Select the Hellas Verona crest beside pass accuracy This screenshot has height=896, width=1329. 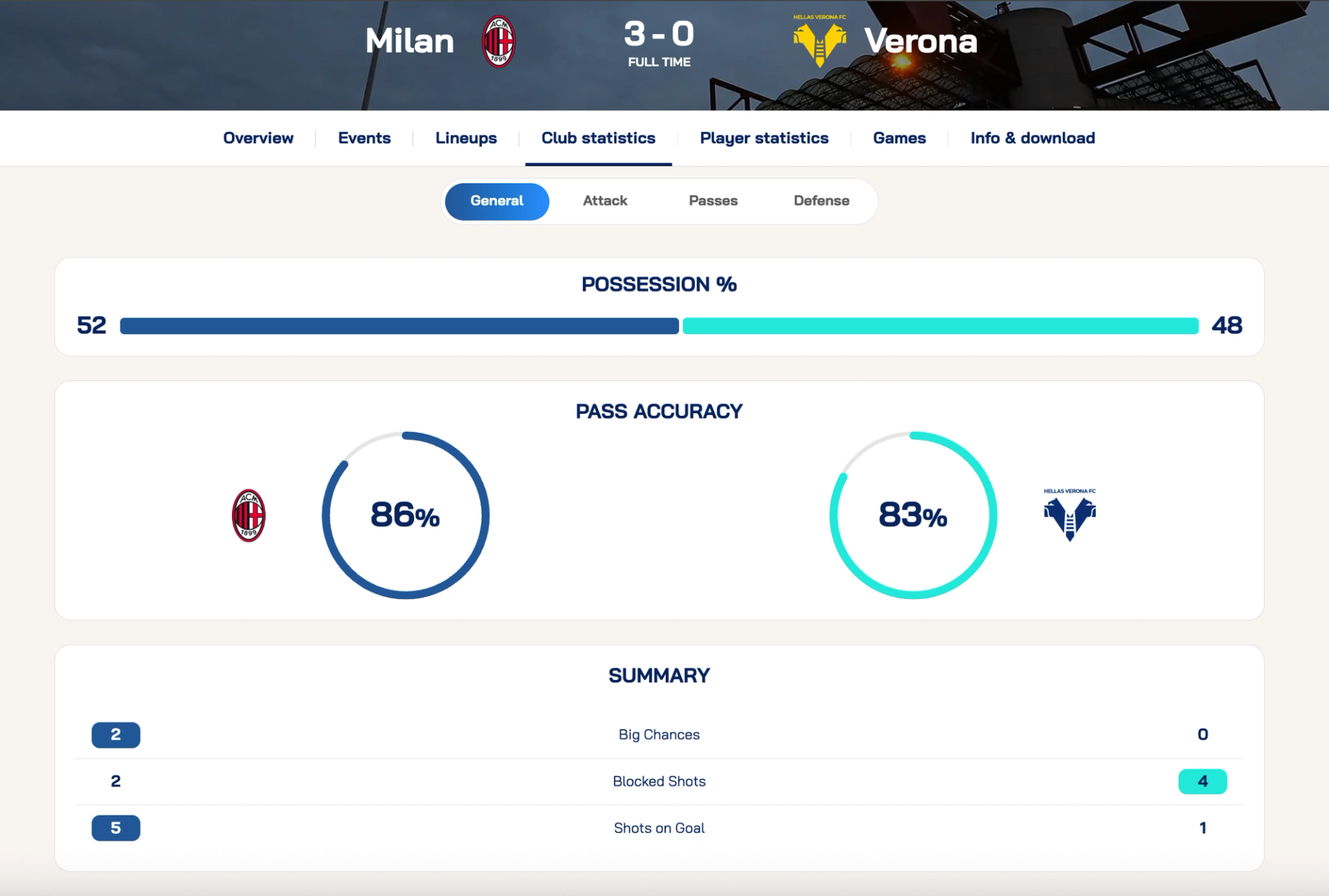pyautogui.click(x=1070, y=515)
